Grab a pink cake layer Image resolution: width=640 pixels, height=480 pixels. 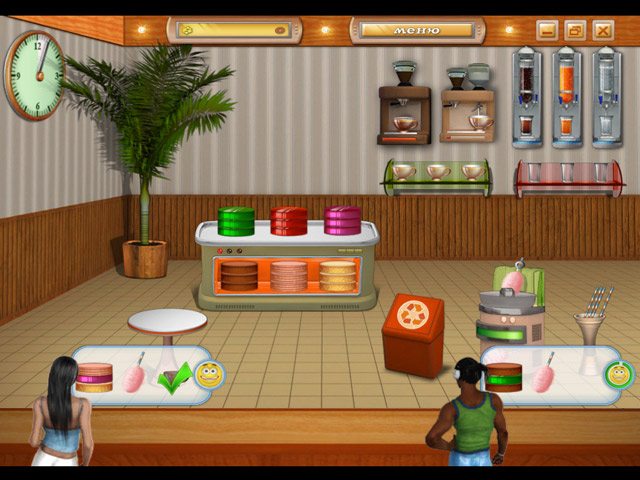(288, 276)
